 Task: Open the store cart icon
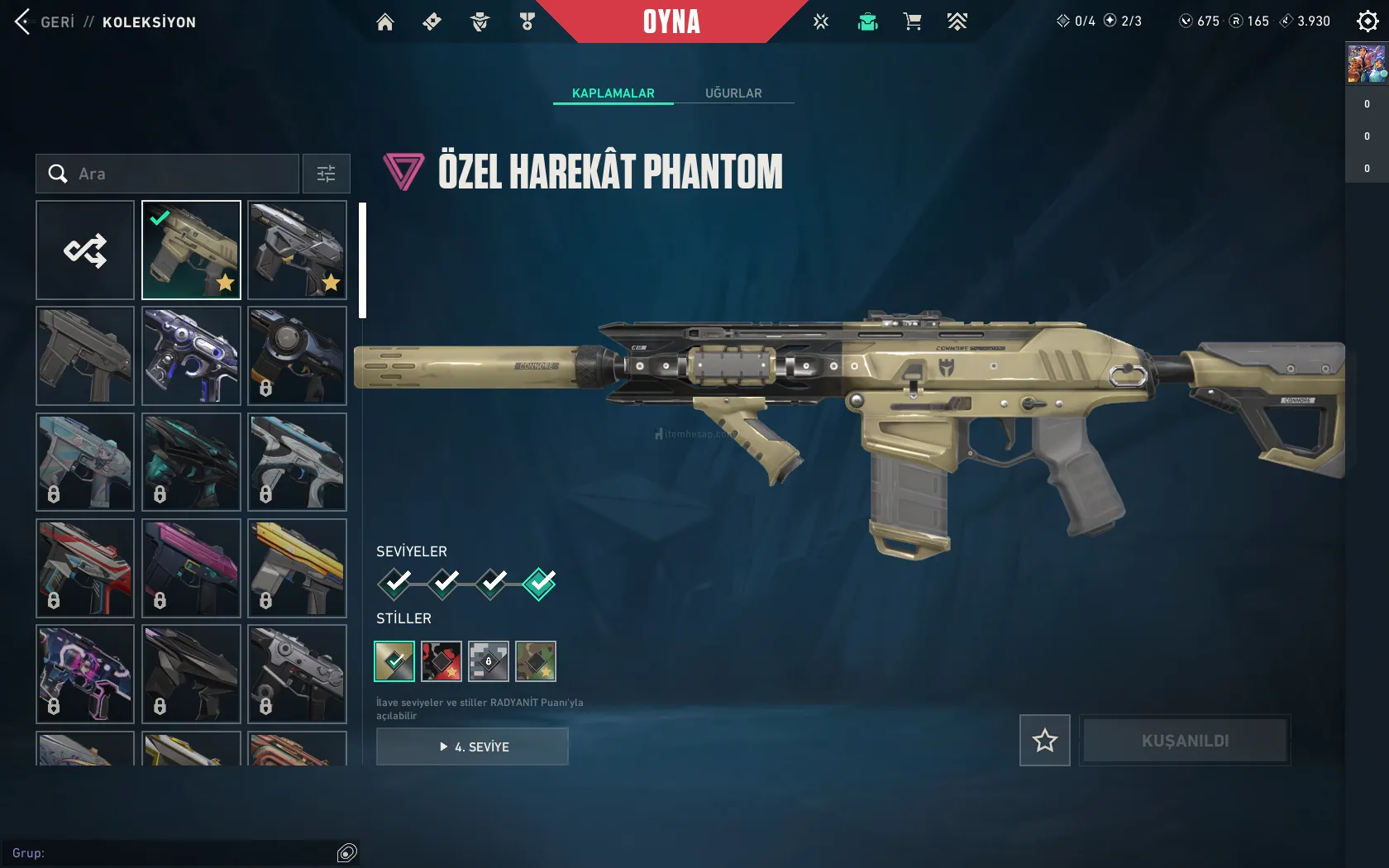912,22
